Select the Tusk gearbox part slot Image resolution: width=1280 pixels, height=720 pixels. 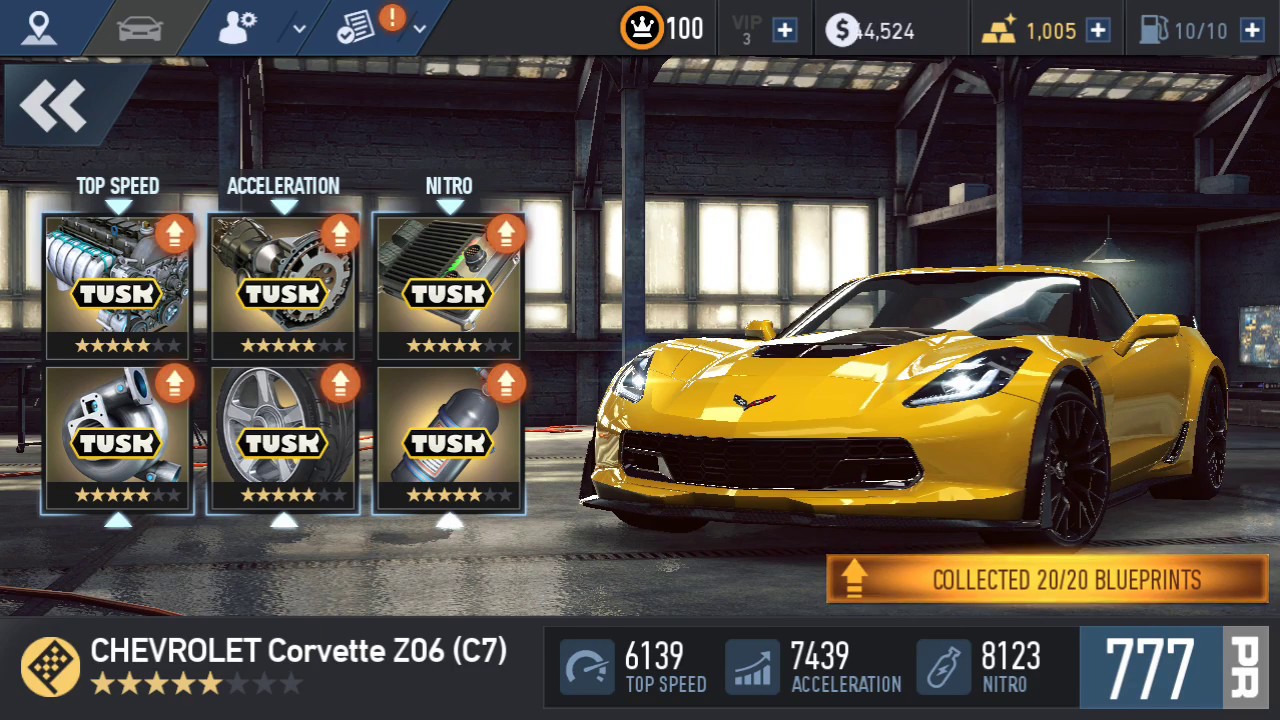284,285
